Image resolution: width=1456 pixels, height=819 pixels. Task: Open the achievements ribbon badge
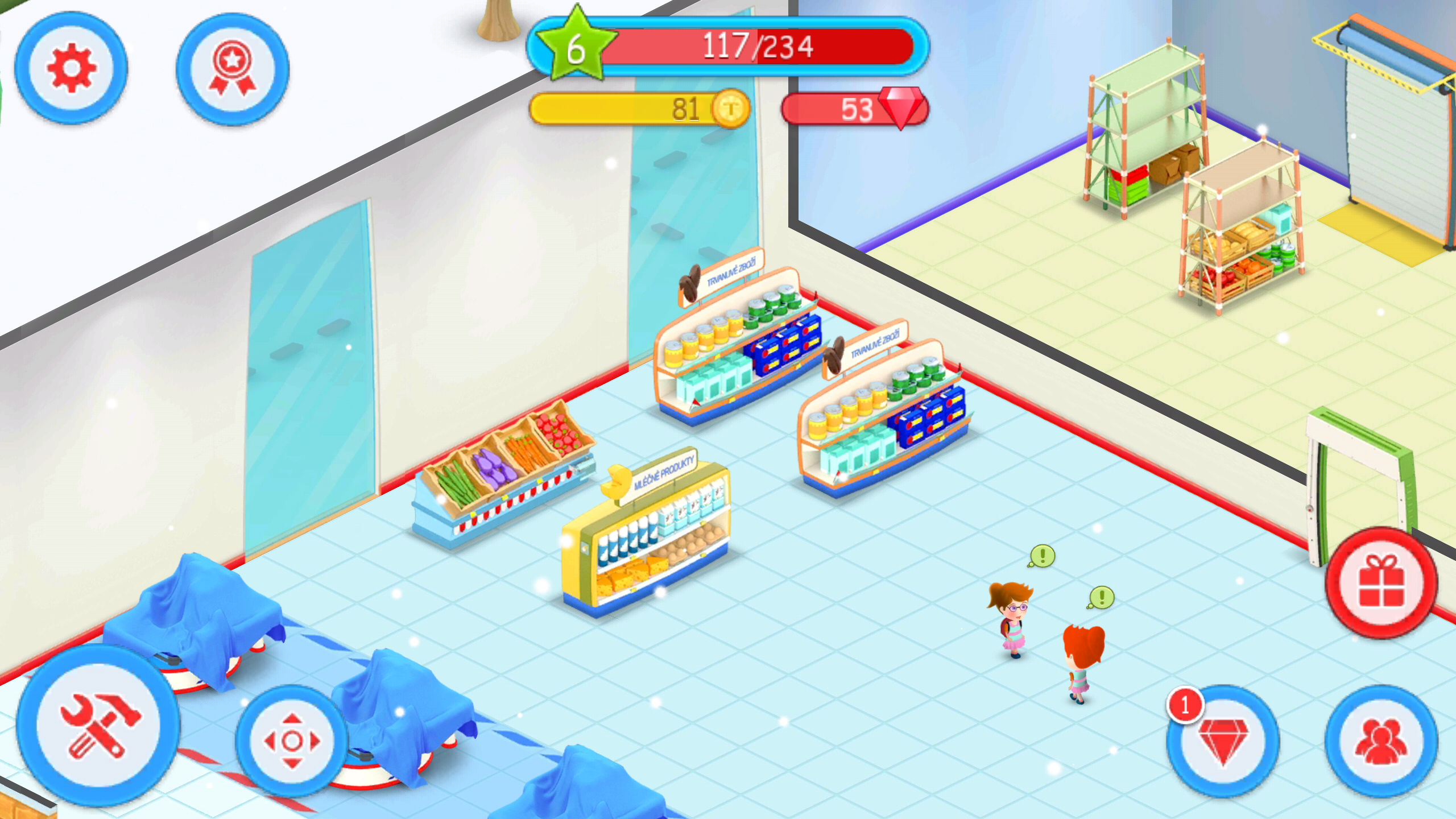click(x=233, y=69)
